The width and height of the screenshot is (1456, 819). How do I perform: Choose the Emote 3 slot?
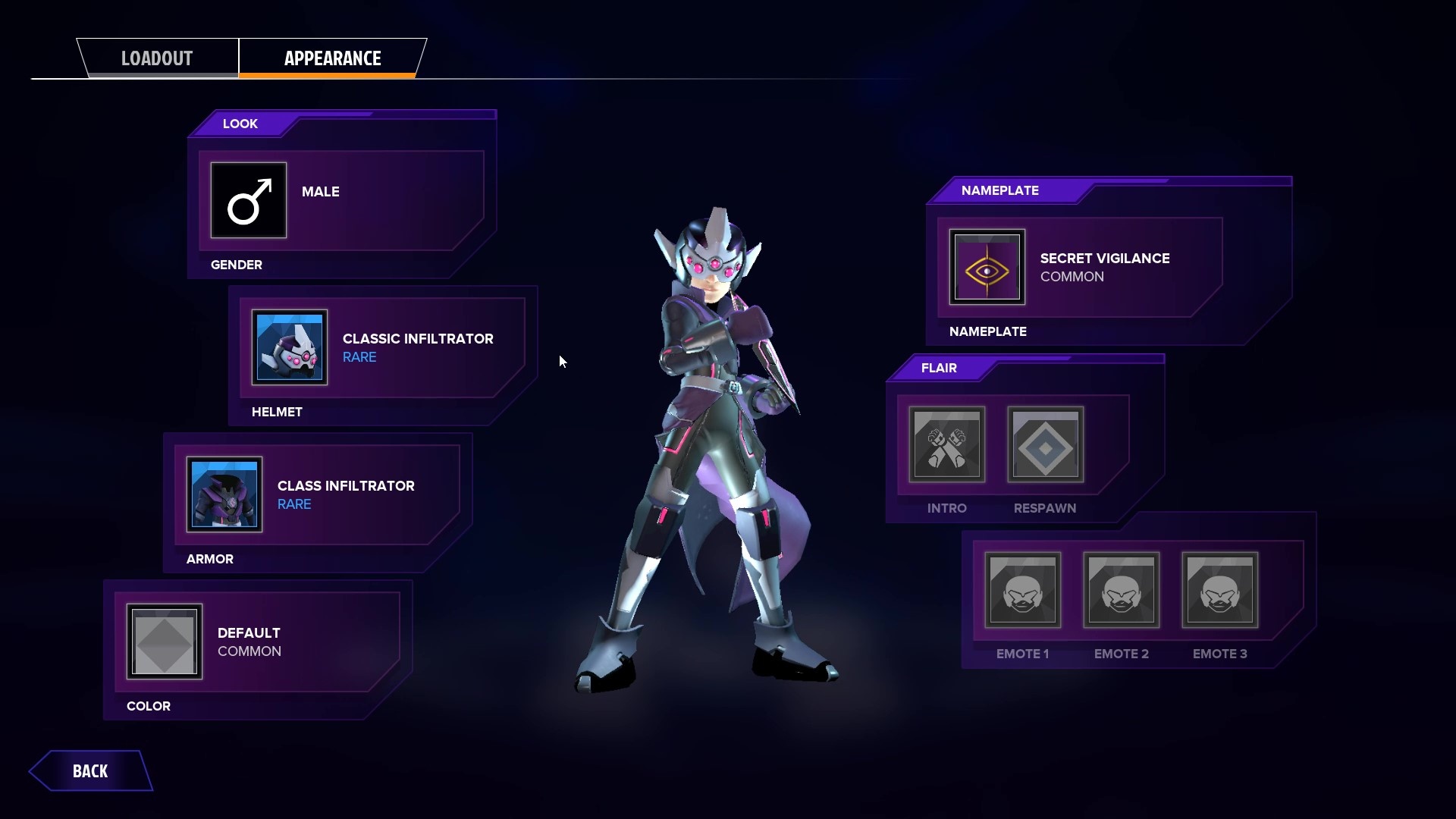(1220, 590)
